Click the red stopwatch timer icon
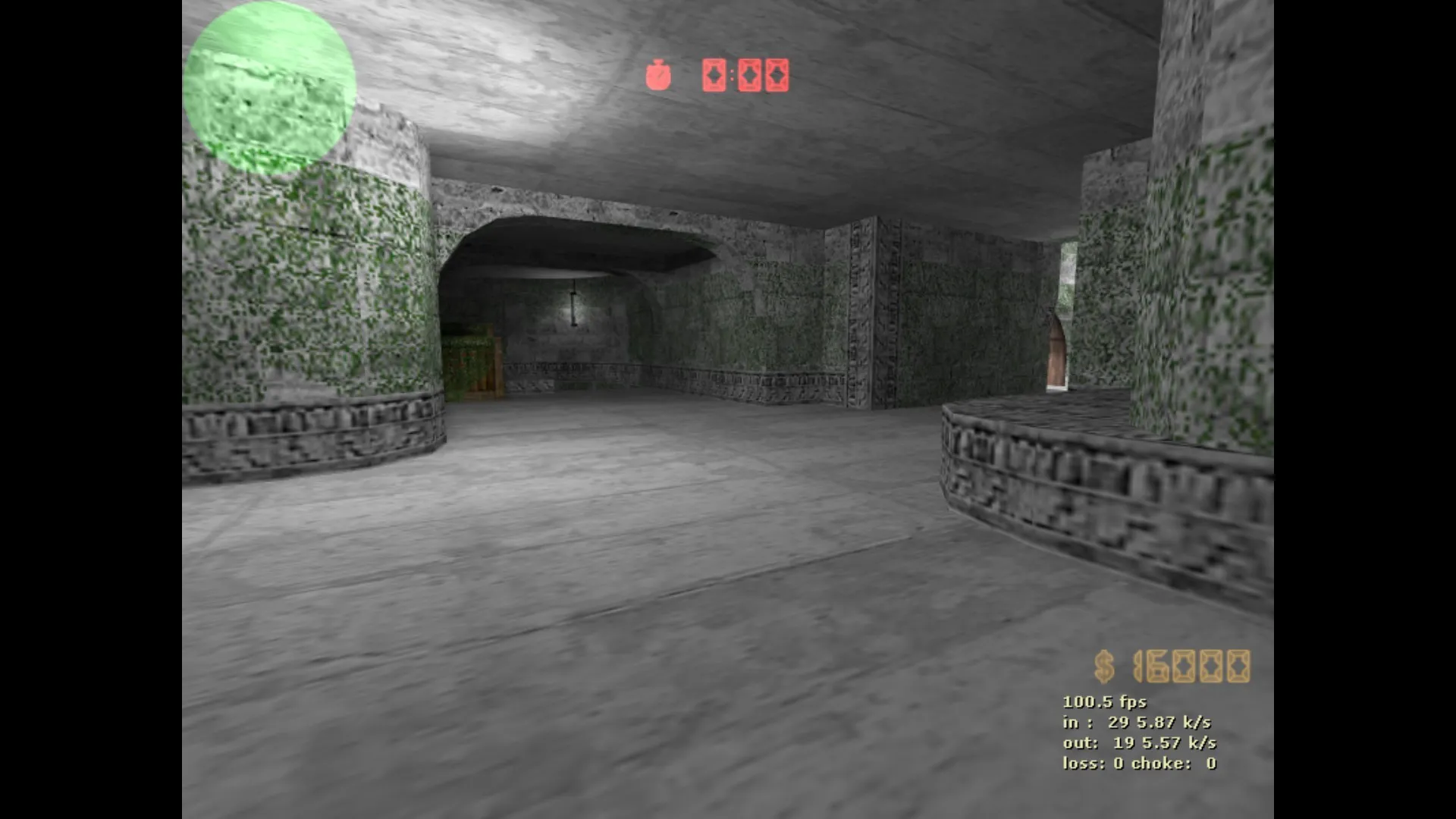 658,75
